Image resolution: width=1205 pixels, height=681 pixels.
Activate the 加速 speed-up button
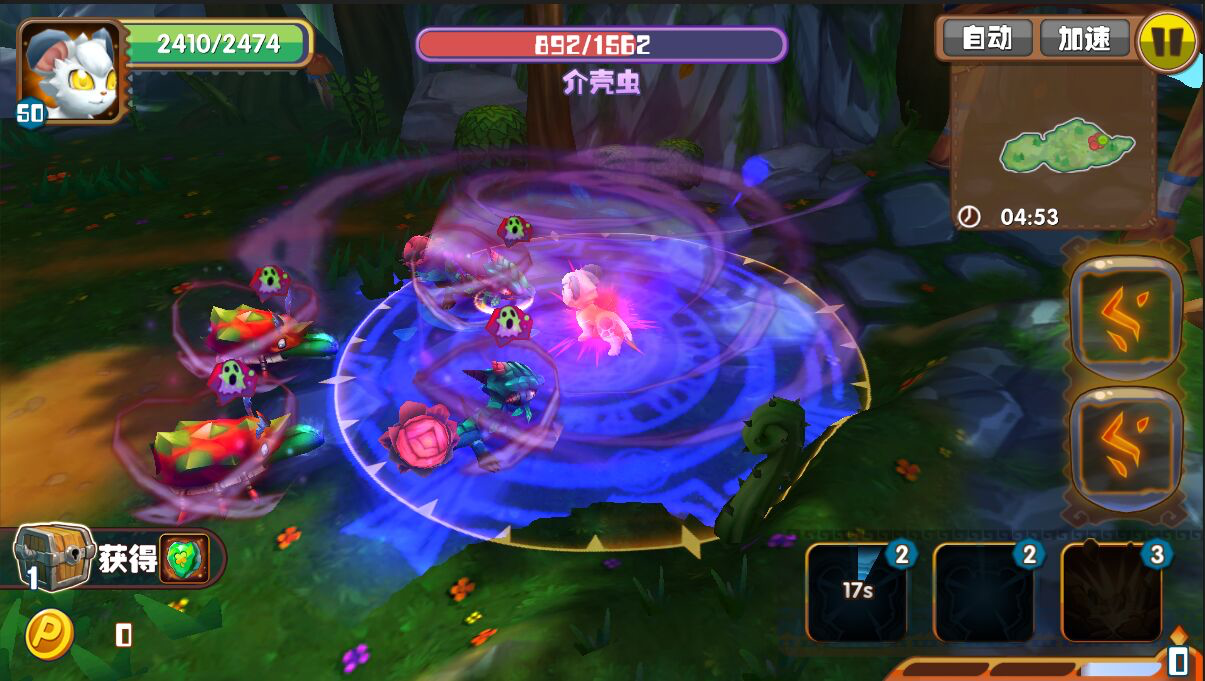(x=1085, y=39)
